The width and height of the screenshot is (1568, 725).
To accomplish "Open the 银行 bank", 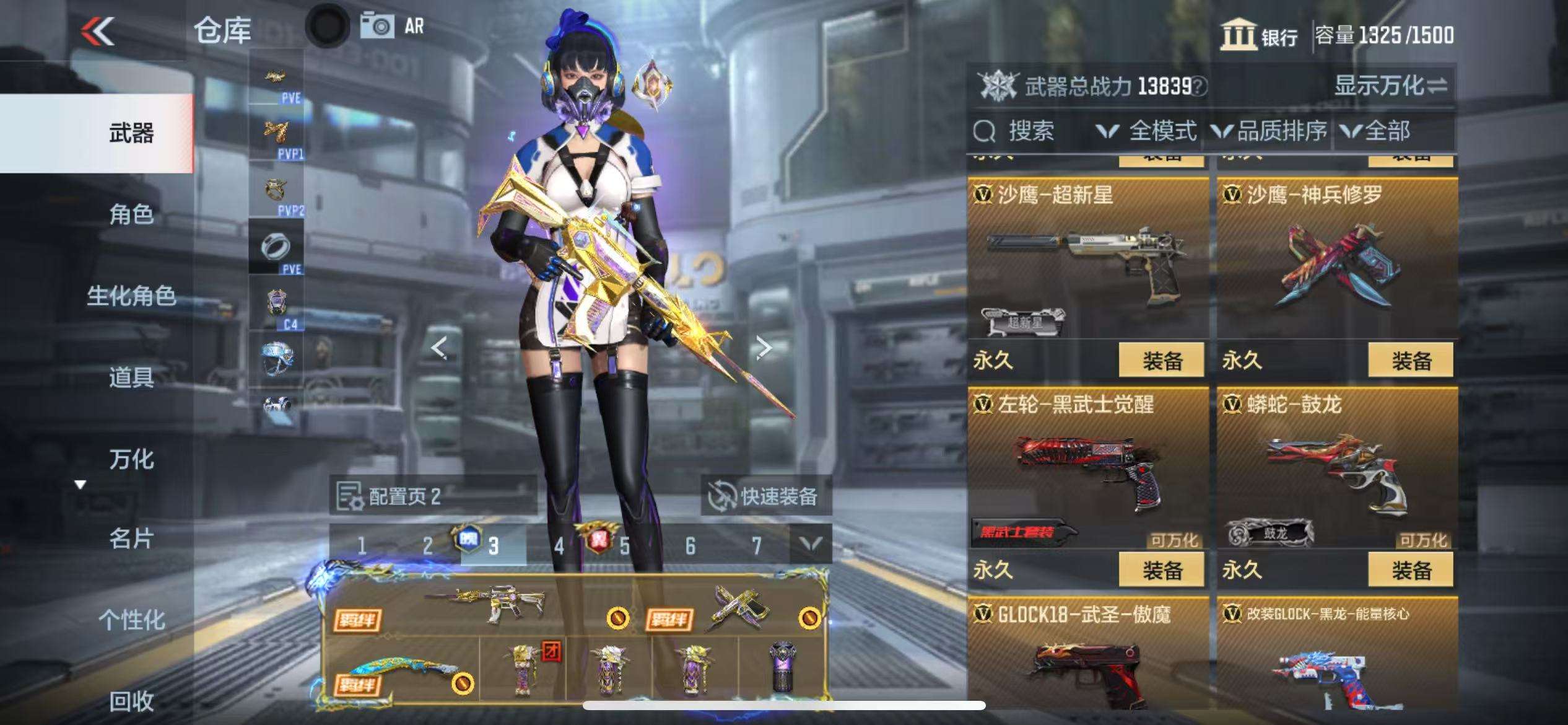I will click(1259, 35).
